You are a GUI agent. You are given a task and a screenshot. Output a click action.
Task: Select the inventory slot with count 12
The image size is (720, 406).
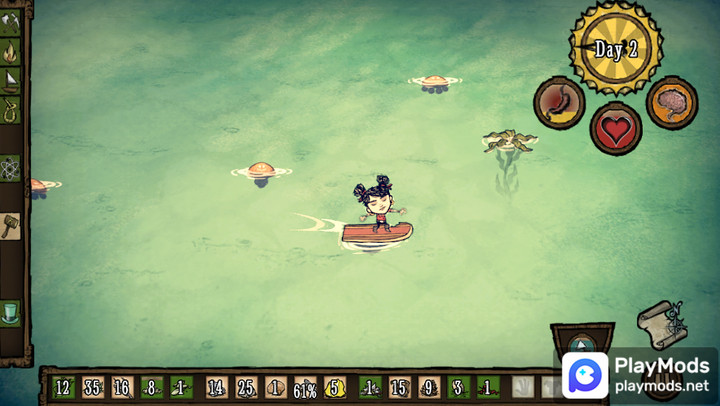[63, 387]
